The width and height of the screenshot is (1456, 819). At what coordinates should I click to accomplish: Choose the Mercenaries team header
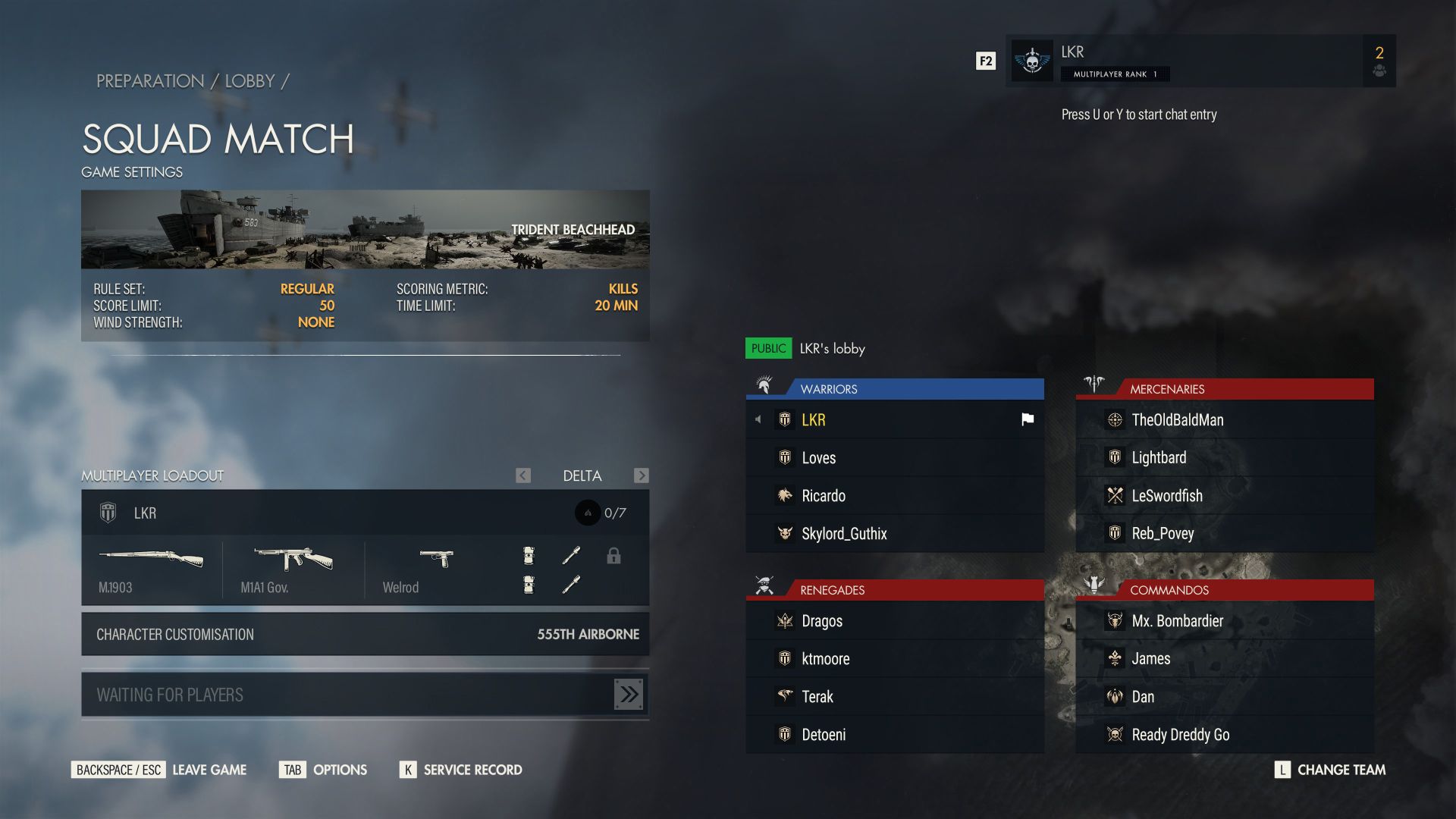(1224, 389)
